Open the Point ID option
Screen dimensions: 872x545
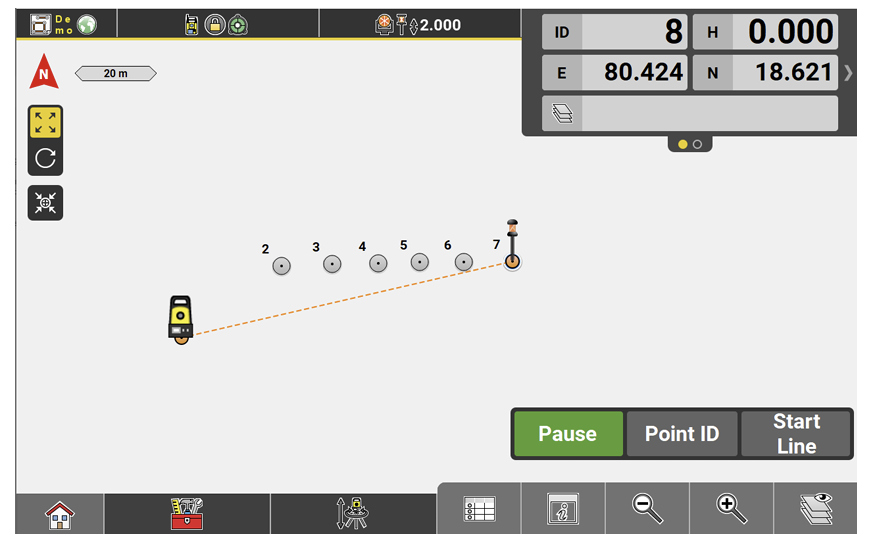(682, 434)
